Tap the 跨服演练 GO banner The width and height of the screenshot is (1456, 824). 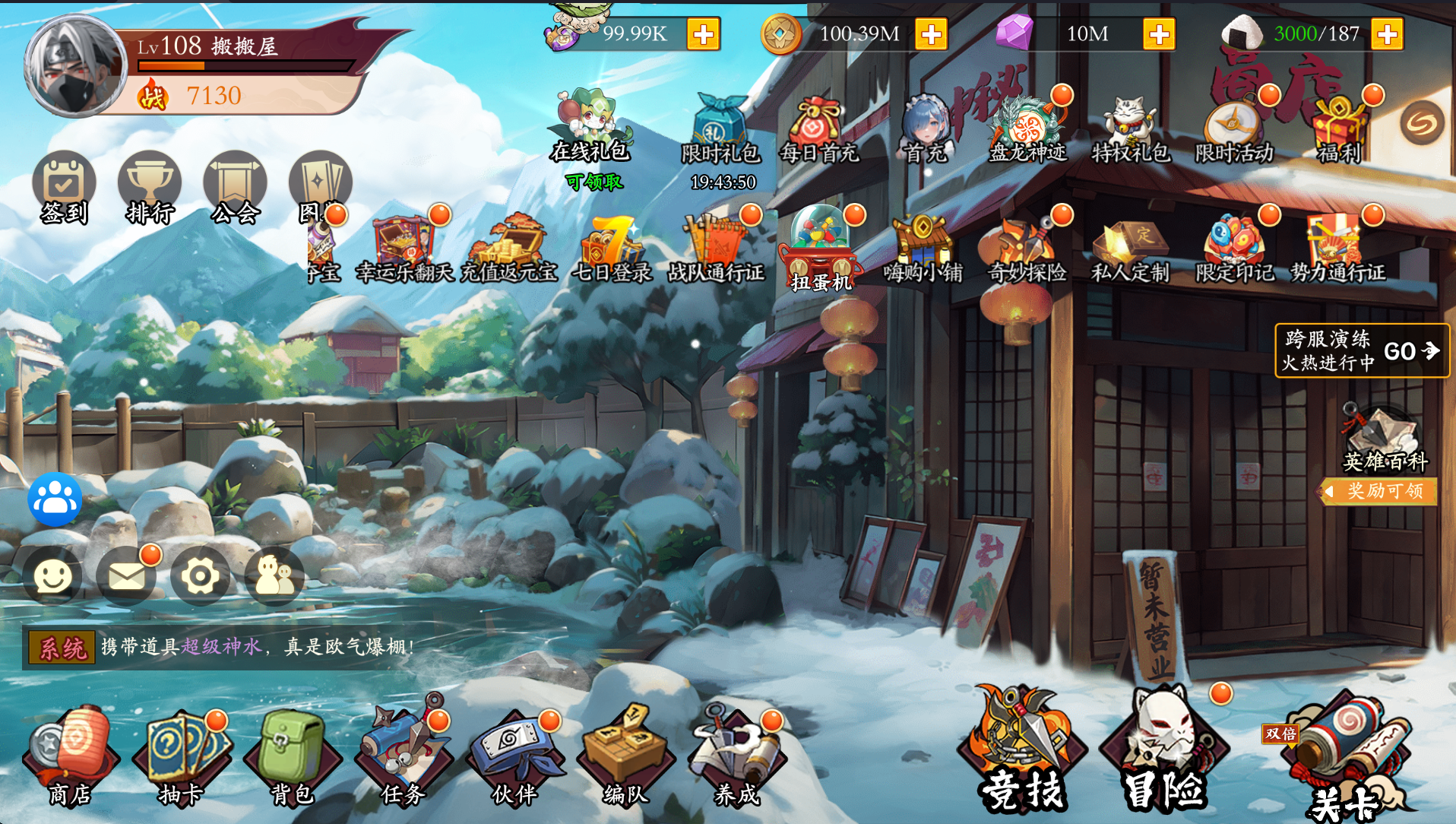coord(1362,350)
